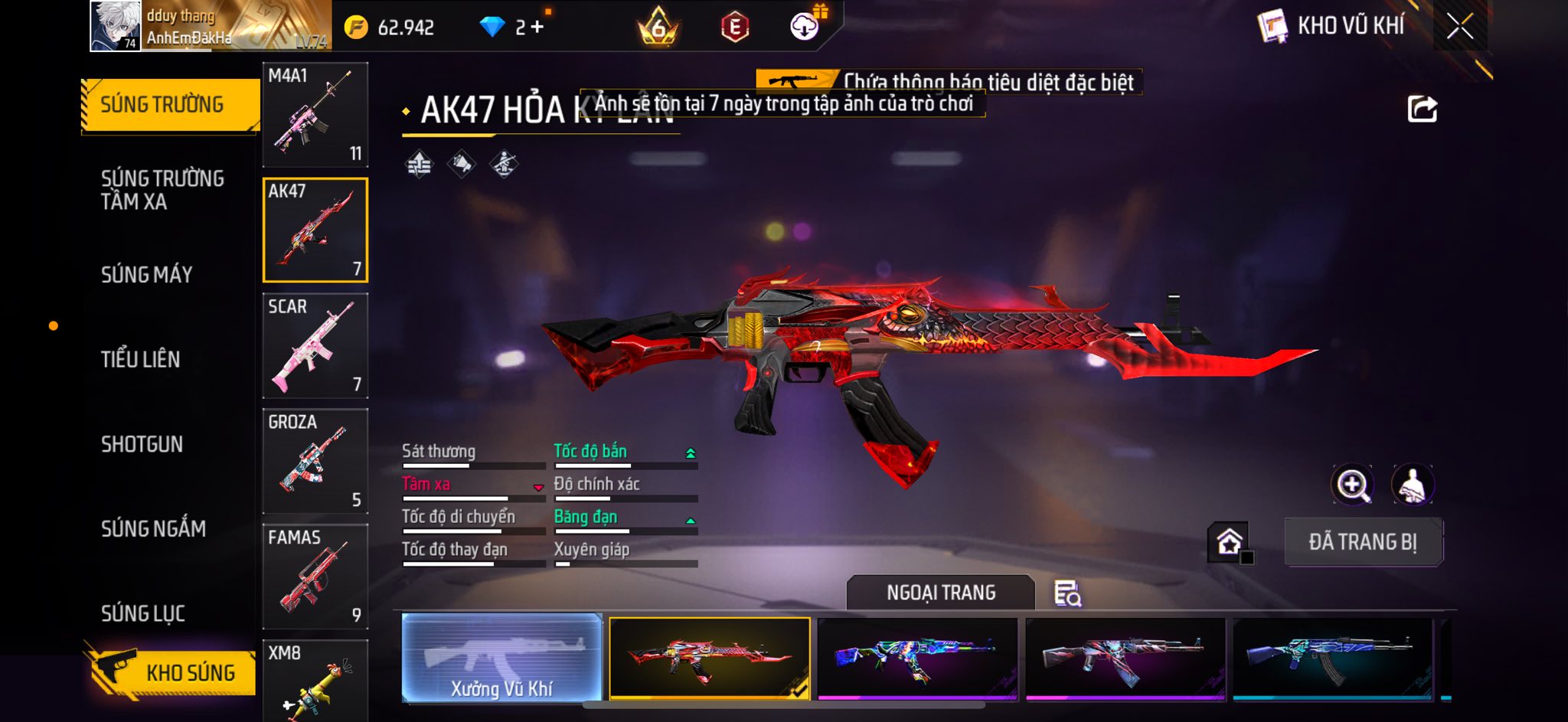Open the Xưởng Vũ Khí tile
The width and height of the screenshot is (1568, 722).
pos(501,658)
